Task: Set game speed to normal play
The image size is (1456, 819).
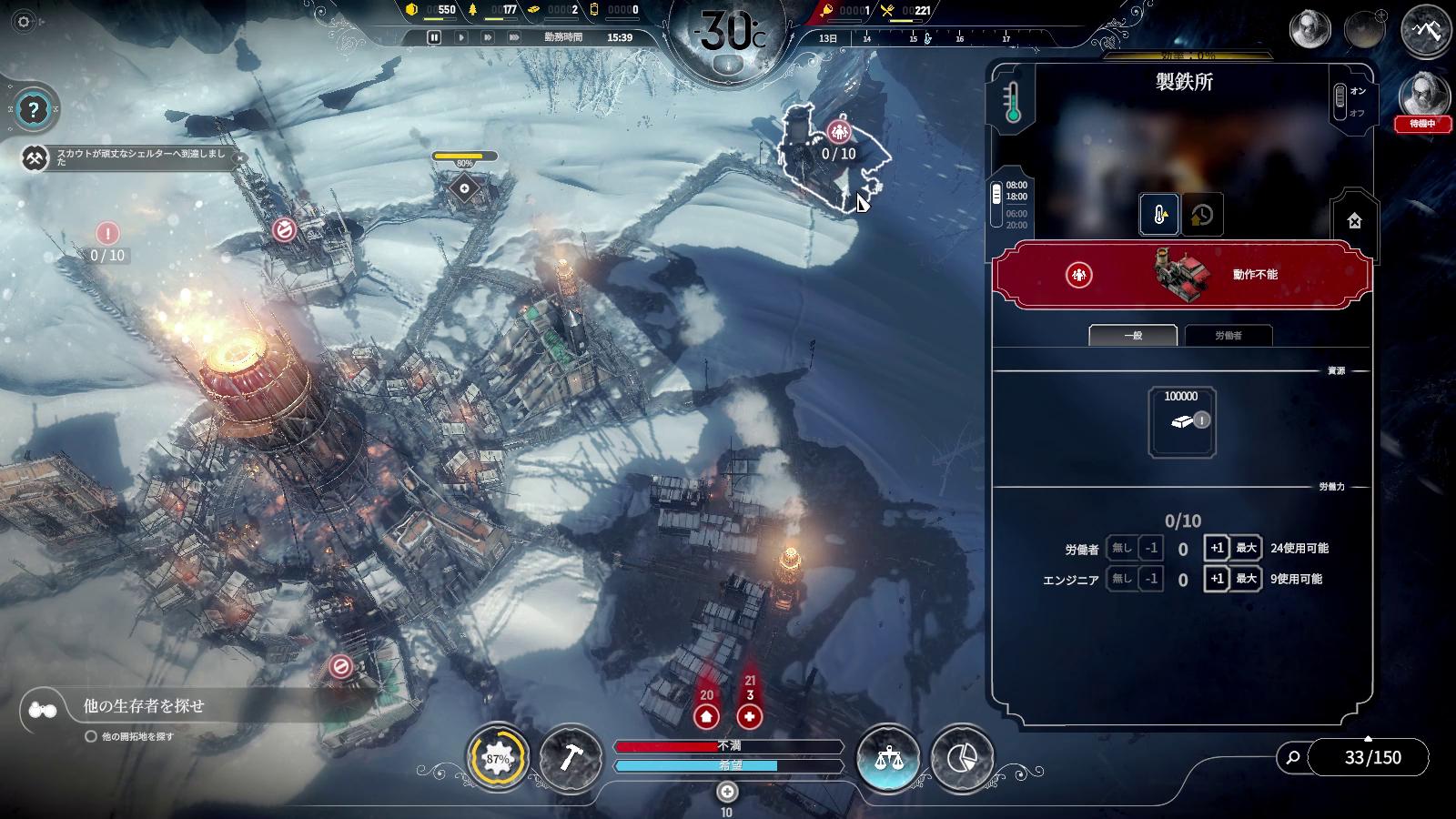Action: (461, 37)
